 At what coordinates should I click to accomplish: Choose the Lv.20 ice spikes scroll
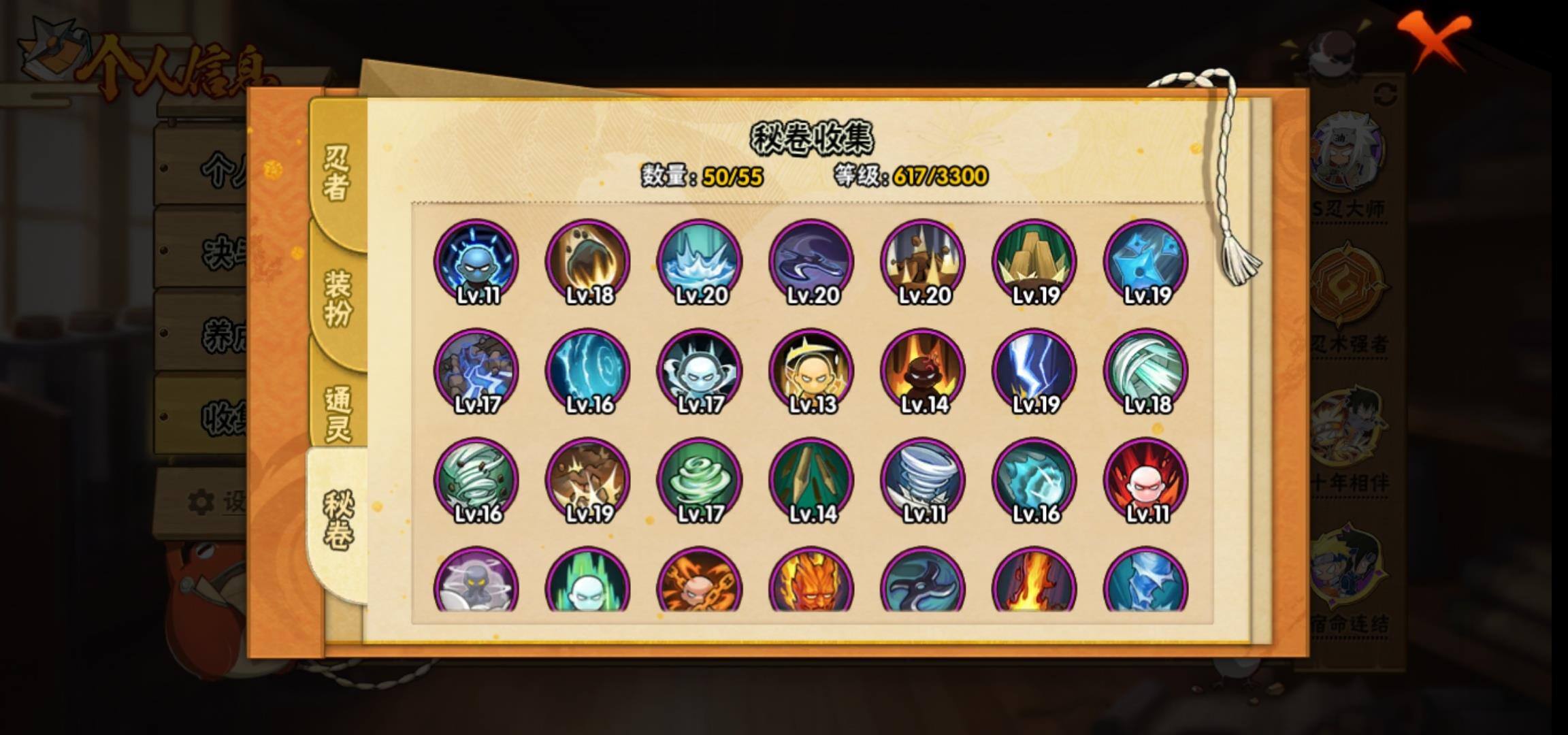(700, 261)
